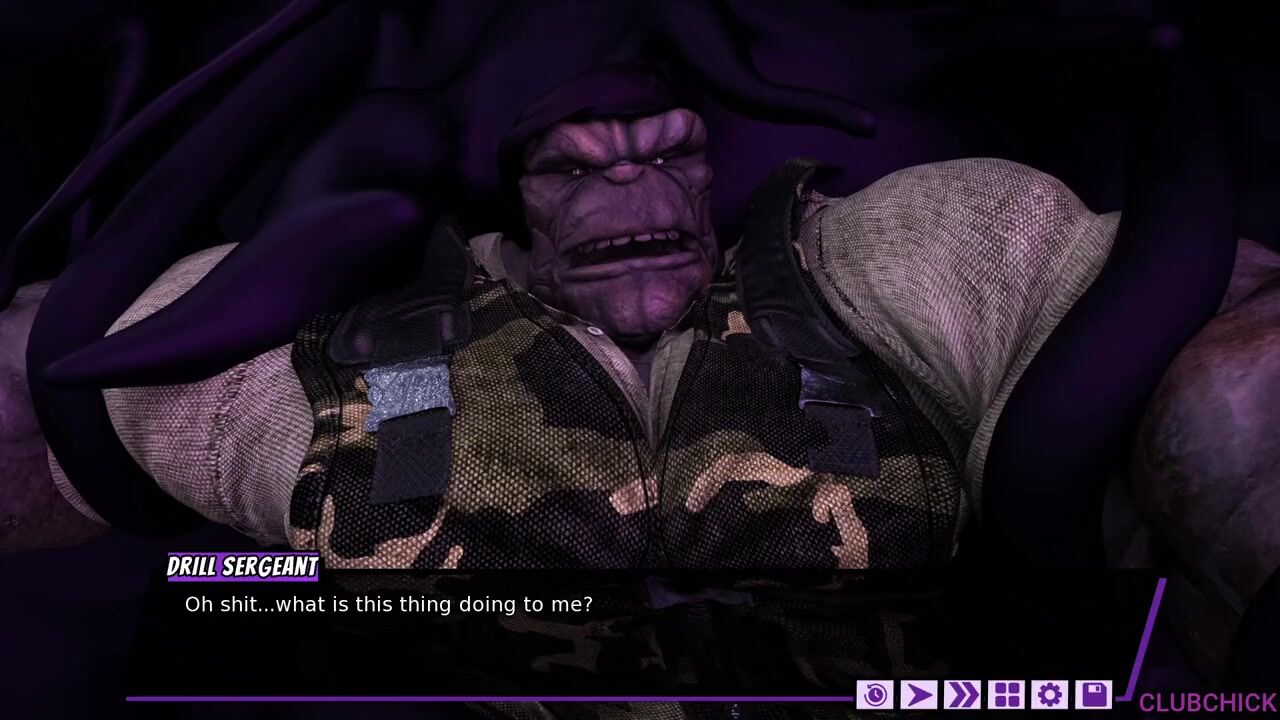The image size is (1280, 720).
Task: Advance the Drill Sergeant dialogue text
Action: point(640,630)
